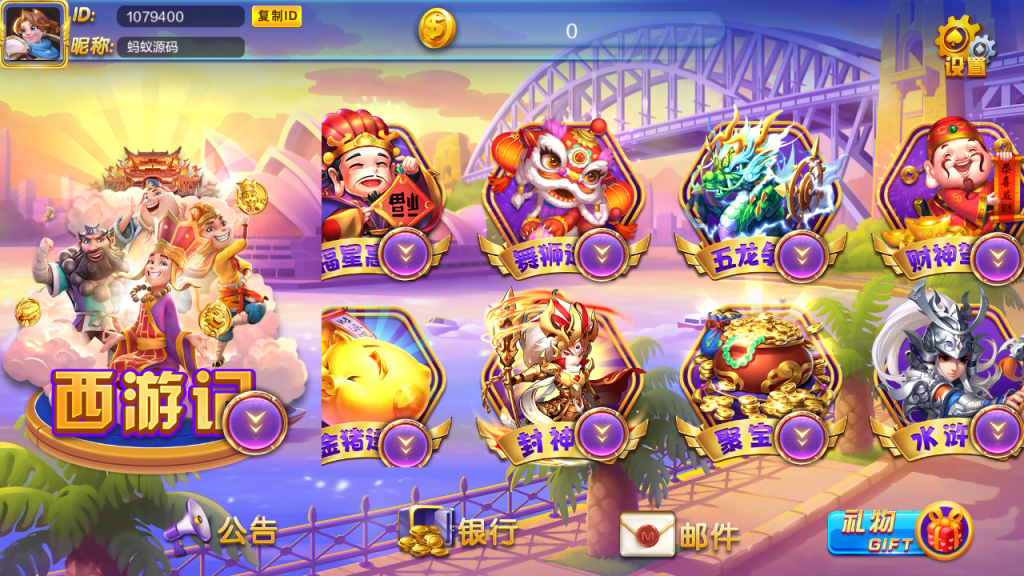This screenshot has width=1024, height=576.
Task: Launch the 西游记 featured game
Action: point(150,330)
